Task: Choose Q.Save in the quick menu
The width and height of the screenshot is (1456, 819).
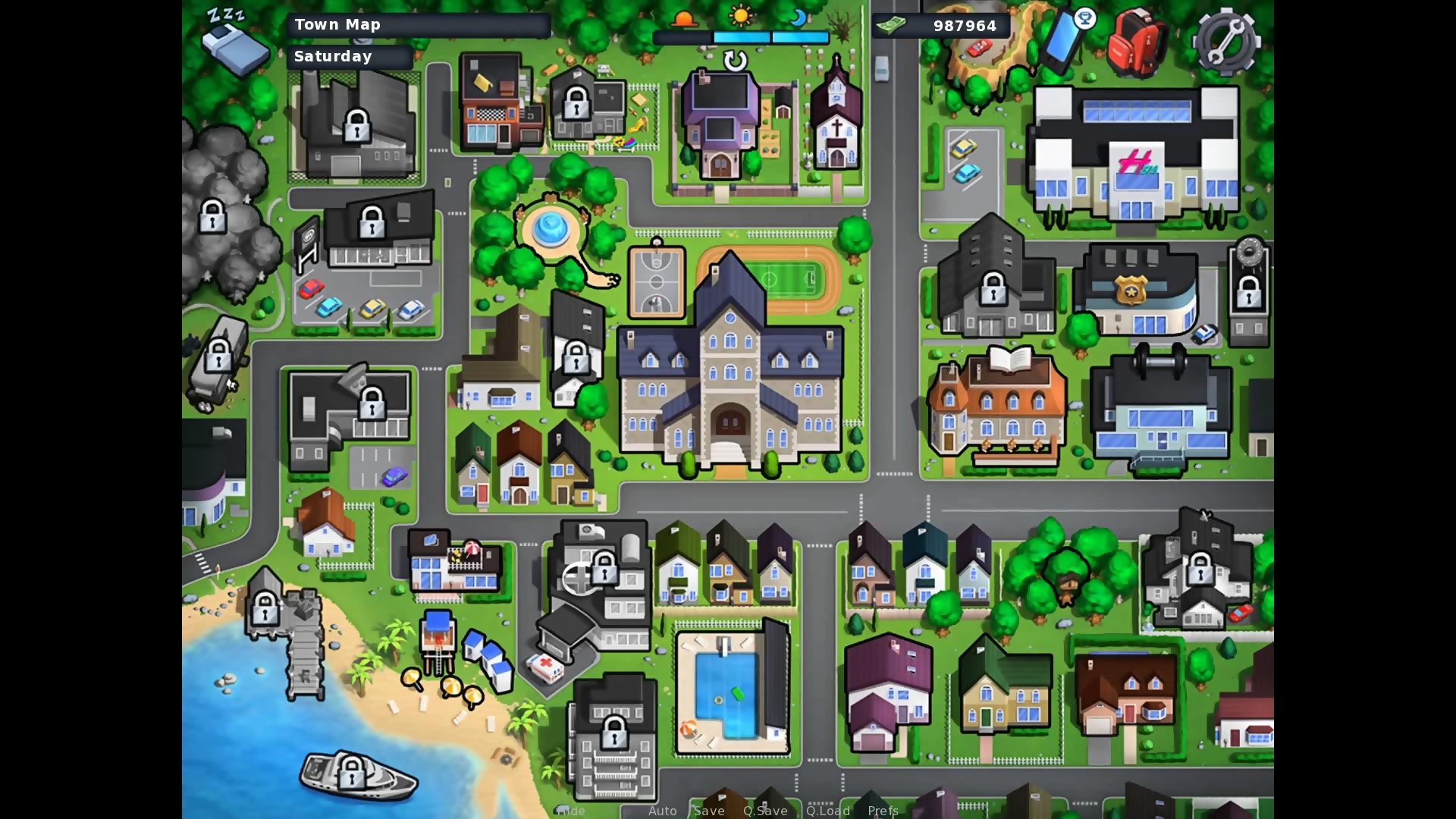Action: coord(765,811)
